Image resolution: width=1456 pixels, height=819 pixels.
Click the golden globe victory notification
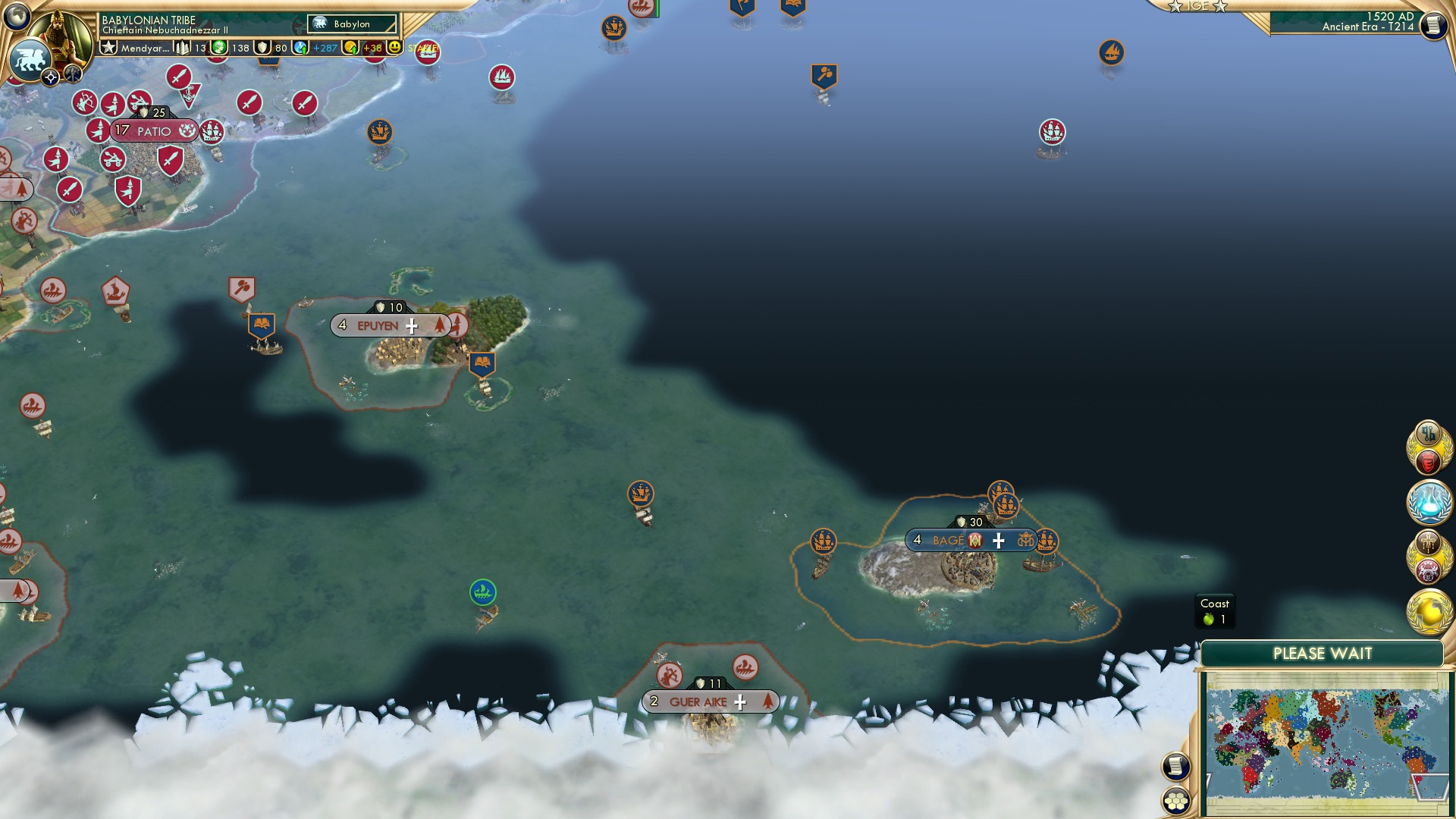tap(1429, 610)
